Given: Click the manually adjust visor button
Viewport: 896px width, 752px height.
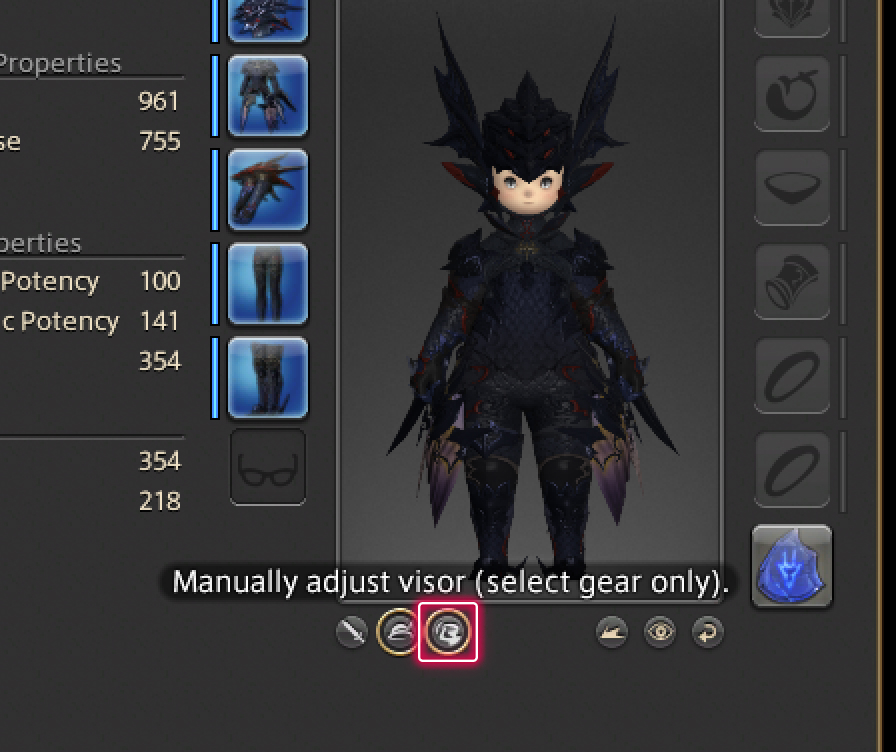Looking at the screenshot, I should point(448,632).
